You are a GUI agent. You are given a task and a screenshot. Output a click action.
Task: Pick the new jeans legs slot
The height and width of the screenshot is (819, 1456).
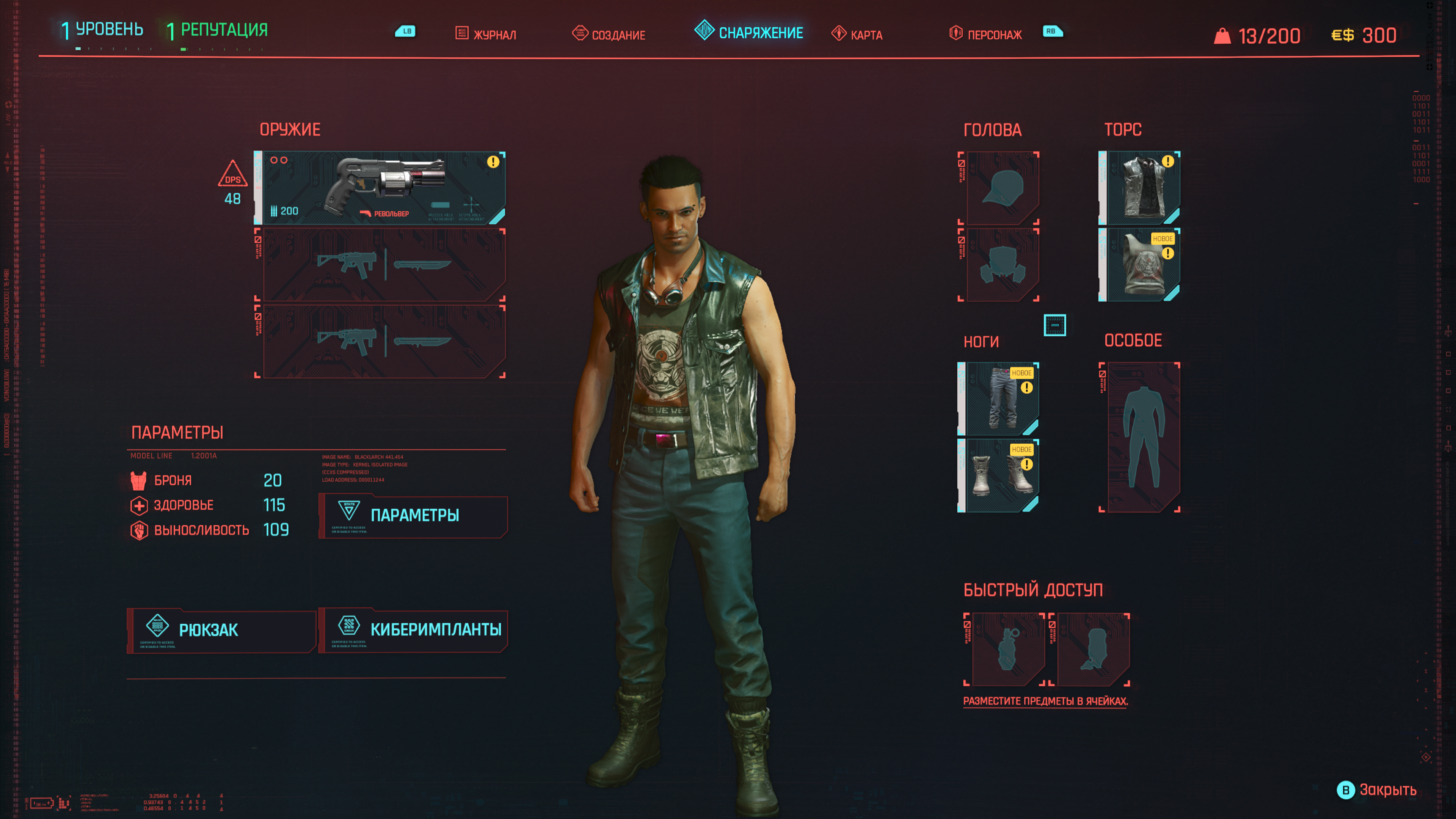[999, 399]
